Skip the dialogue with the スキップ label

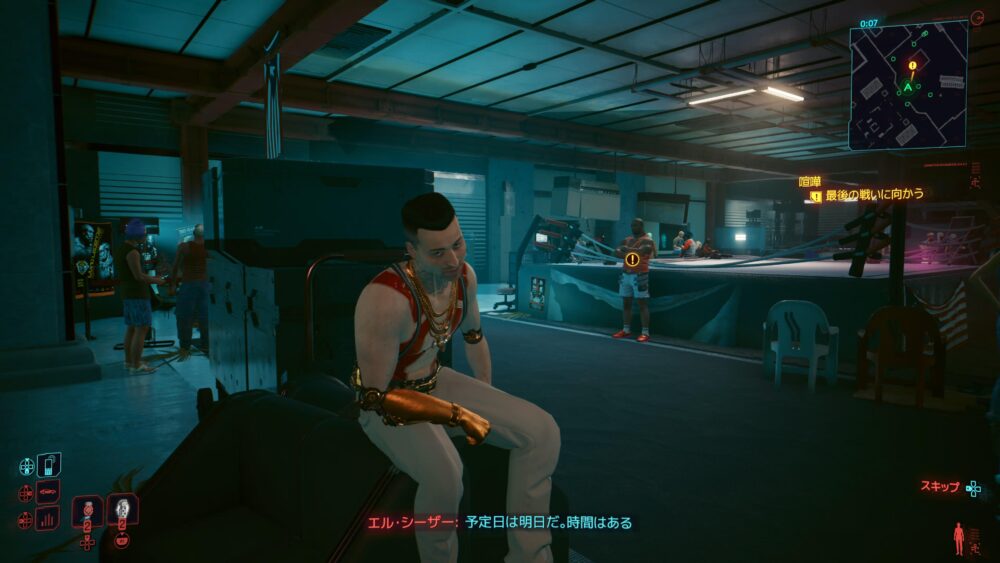pyautogui.click(x=940, y=487)
